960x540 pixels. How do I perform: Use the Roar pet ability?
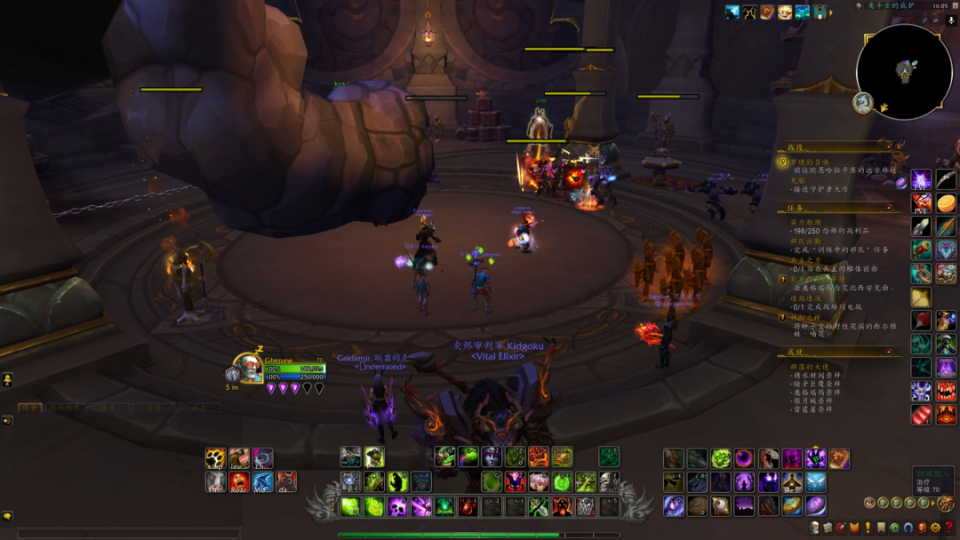tap(239, 482)
